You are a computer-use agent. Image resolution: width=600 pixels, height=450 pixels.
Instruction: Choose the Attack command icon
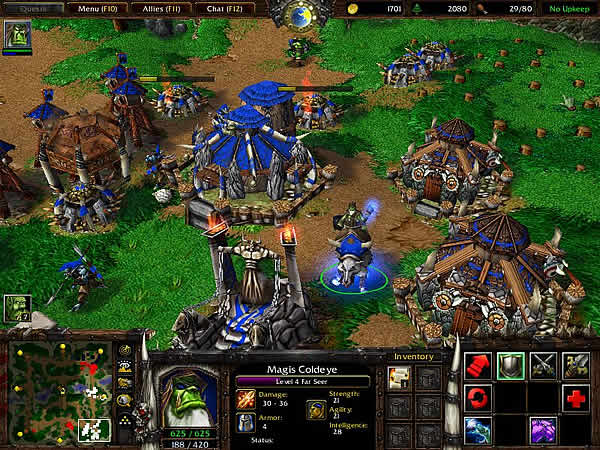pyautogui.click(x=576, y=366)
